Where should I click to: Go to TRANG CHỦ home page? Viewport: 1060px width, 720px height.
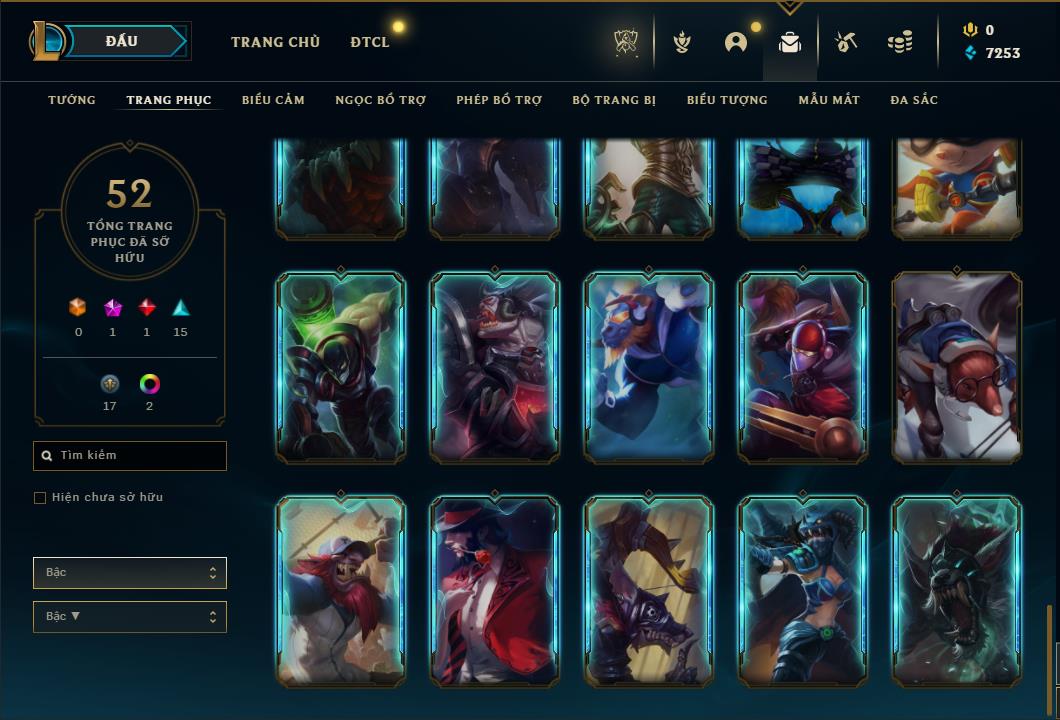[x=275, y=42]
